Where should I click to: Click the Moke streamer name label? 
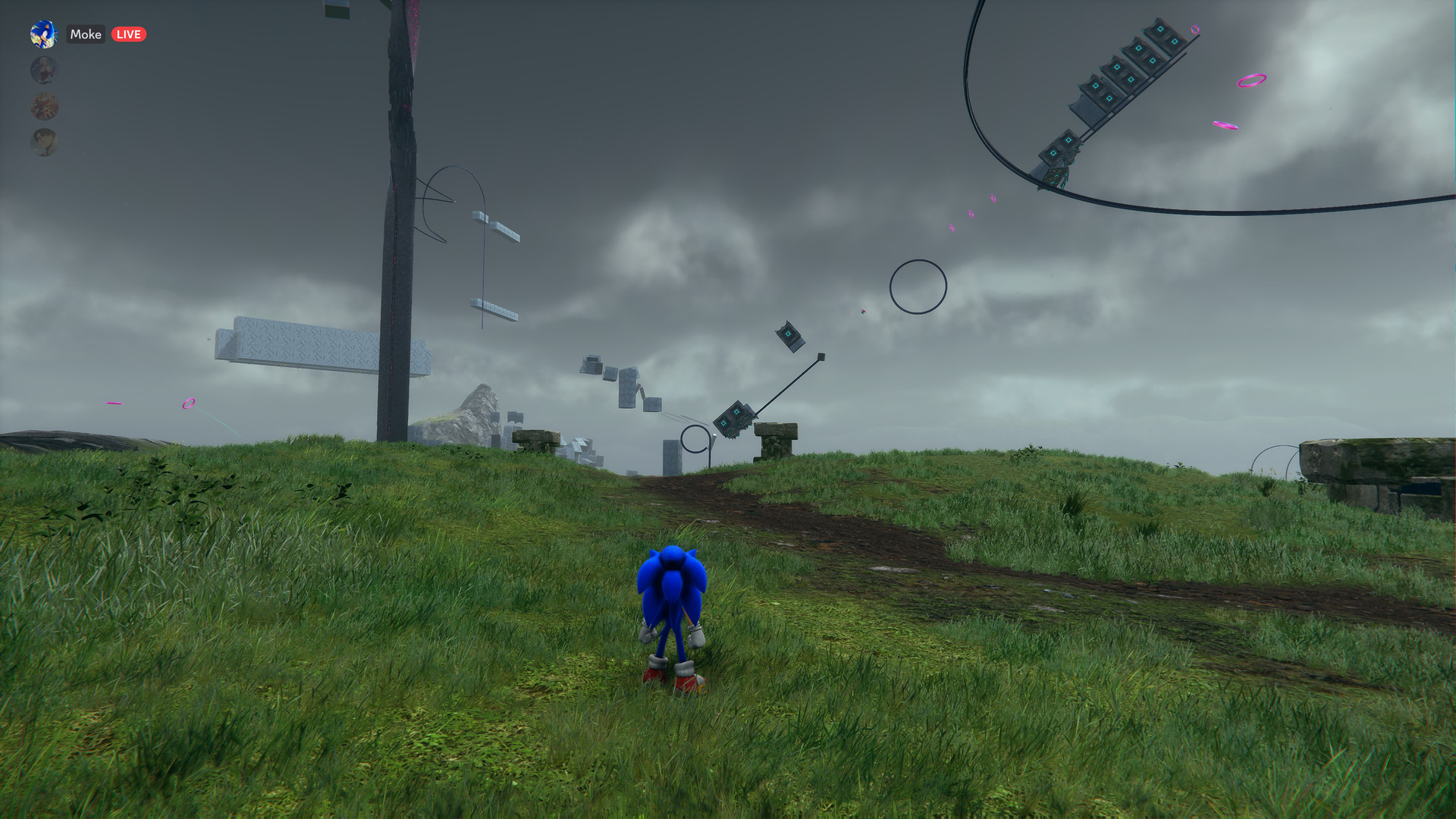[x=86, y=35]
